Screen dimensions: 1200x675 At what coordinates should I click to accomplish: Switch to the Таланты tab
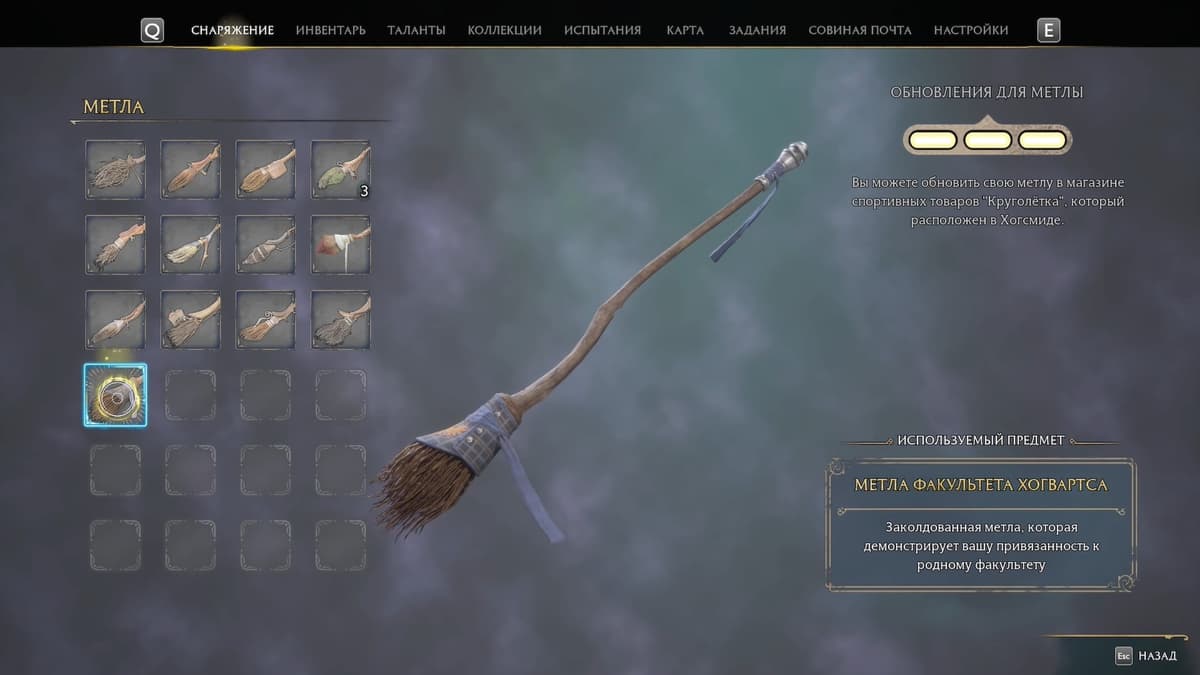tap(416, 30)
